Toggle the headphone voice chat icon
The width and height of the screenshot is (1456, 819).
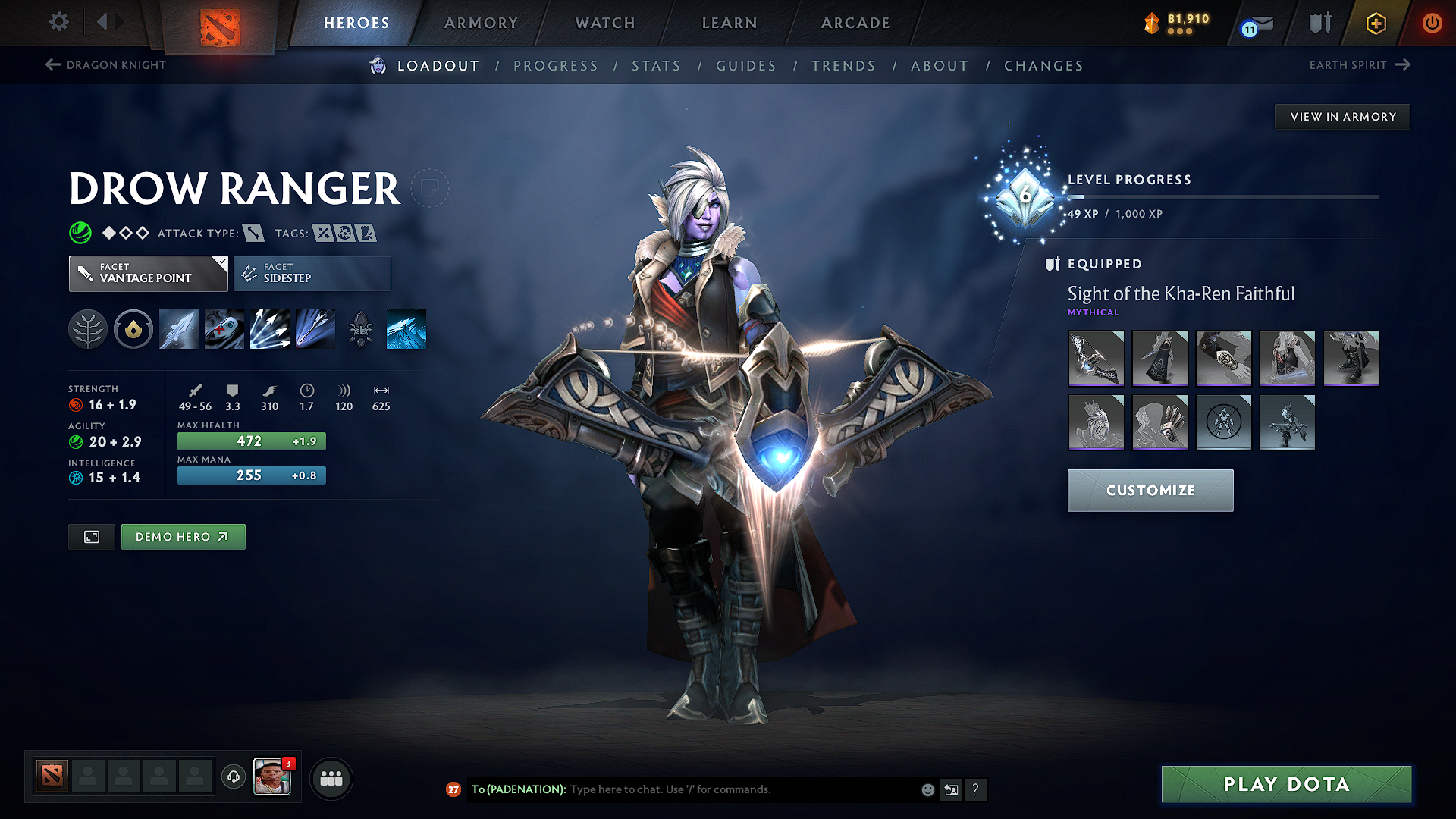point(233,778)
